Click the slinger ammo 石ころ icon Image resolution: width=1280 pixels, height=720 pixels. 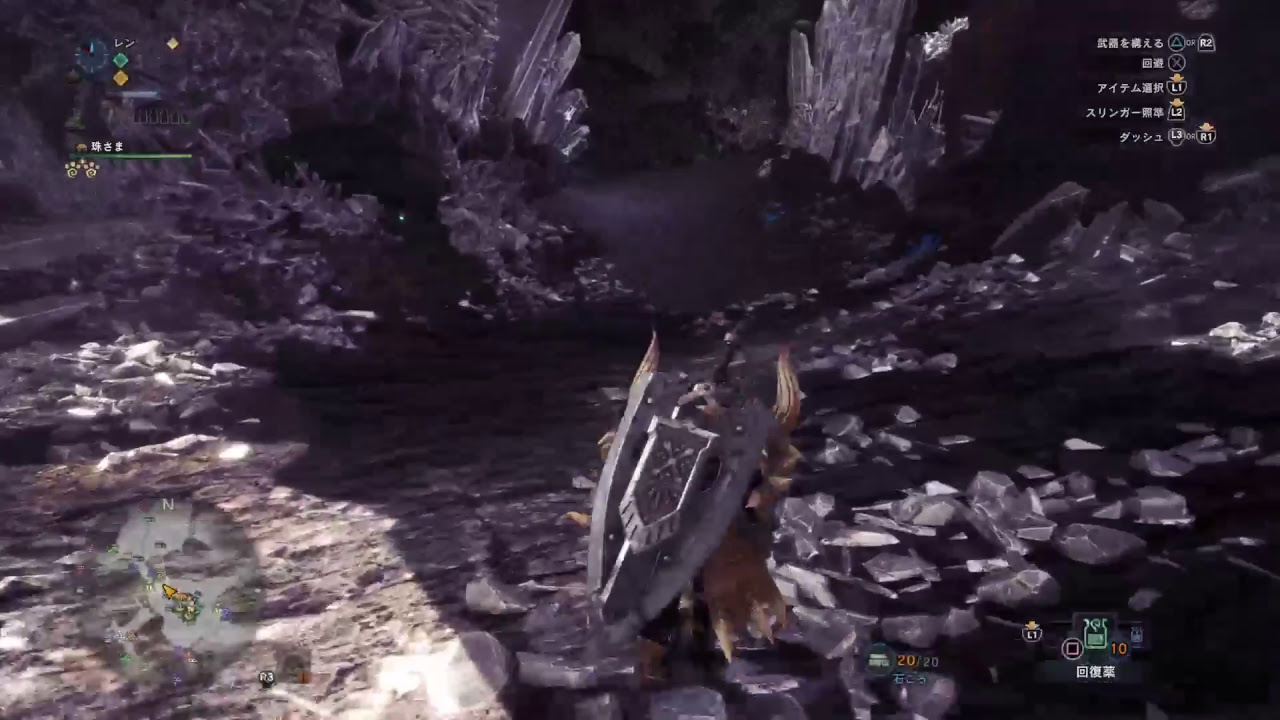(877, 660)
